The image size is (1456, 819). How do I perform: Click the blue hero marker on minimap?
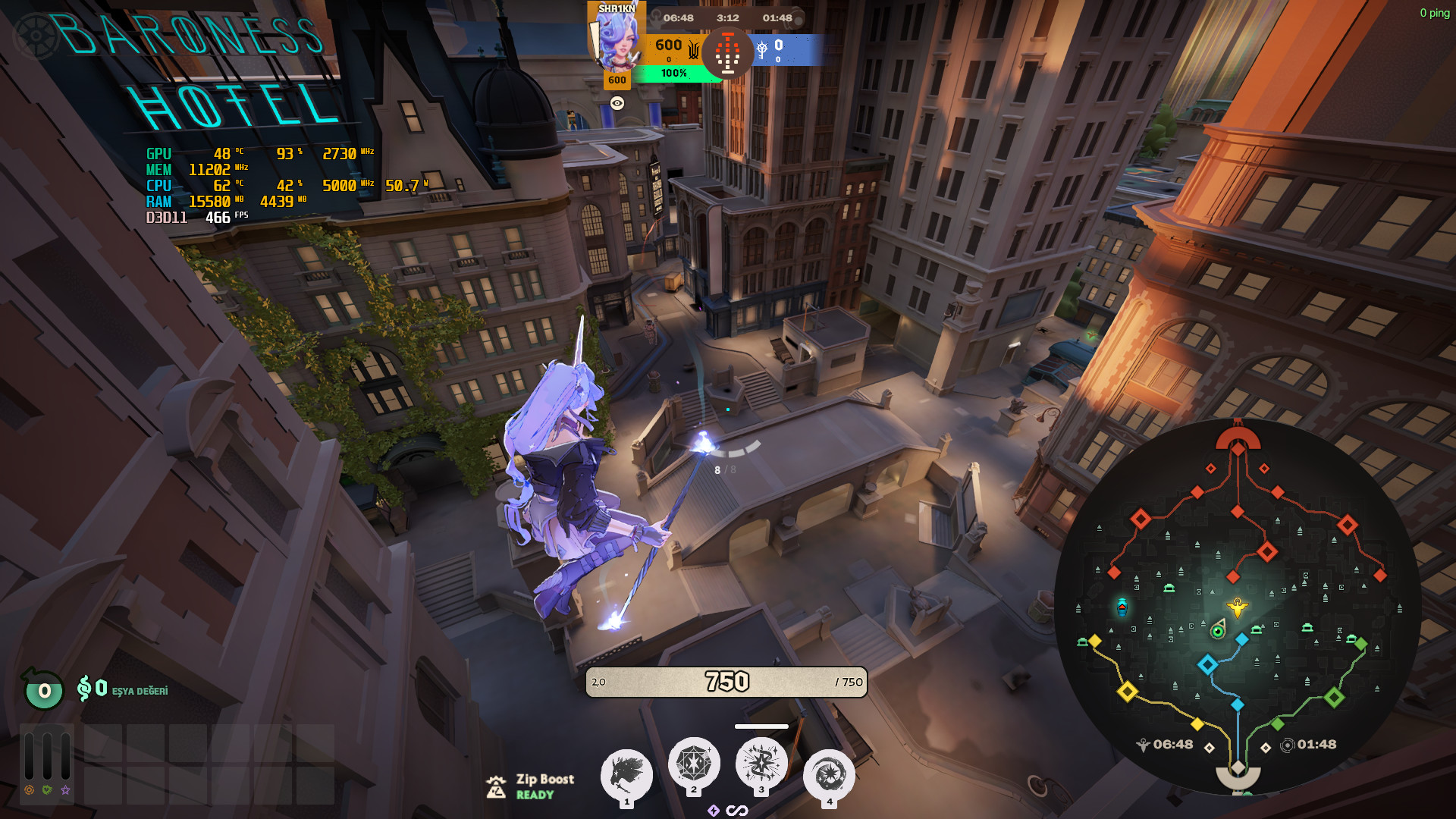1122,607
